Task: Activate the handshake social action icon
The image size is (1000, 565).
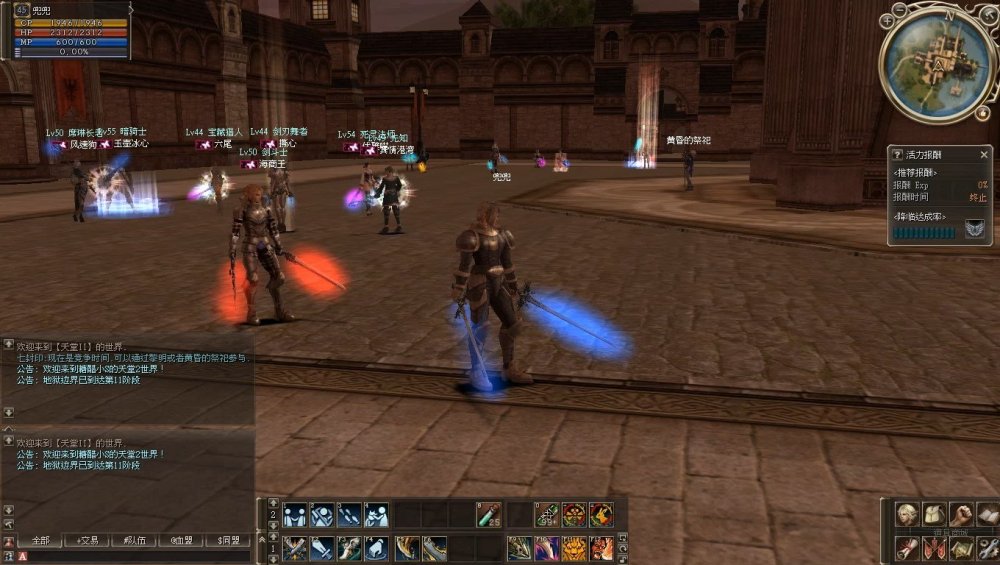Action: (x=294, y=515)
